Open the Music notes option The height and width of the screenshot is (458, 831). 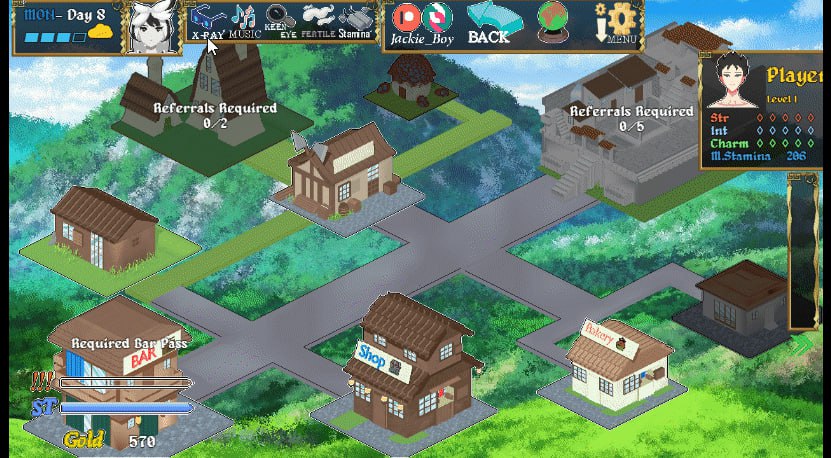[244, 20]
